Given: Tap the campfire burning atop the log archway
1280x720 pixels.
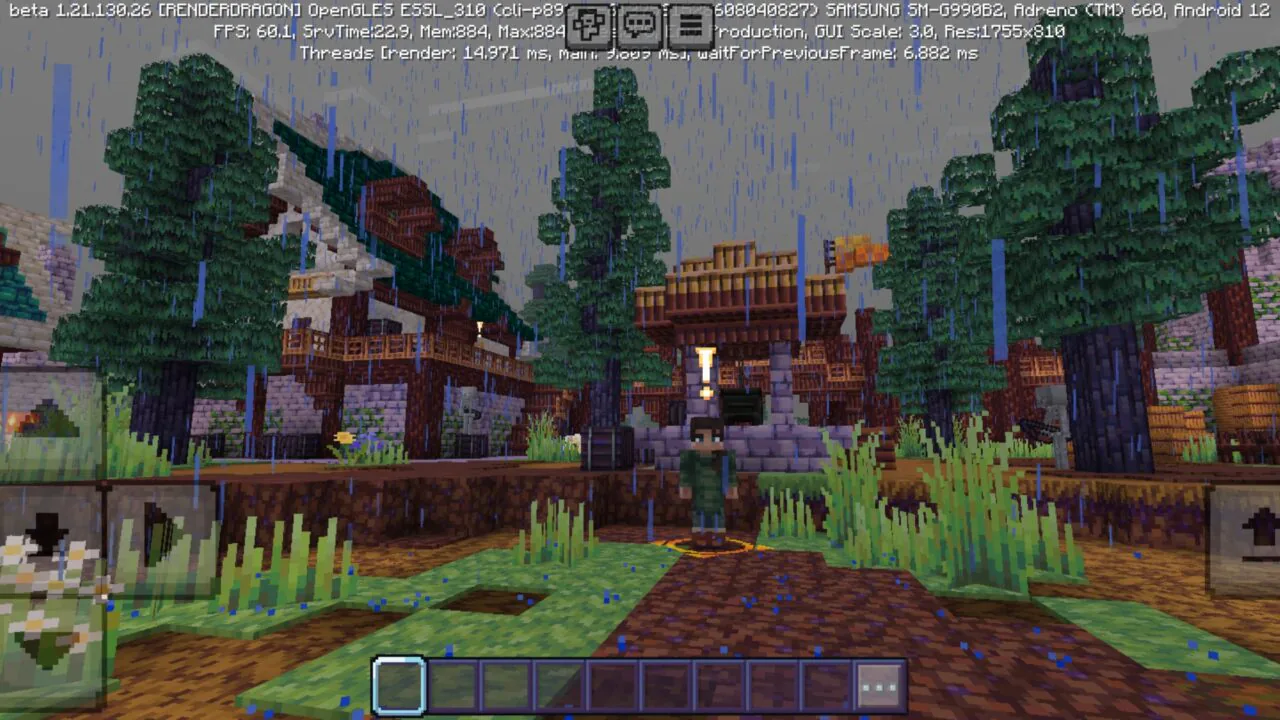Looking at the screenshot, I should (858, 250).
